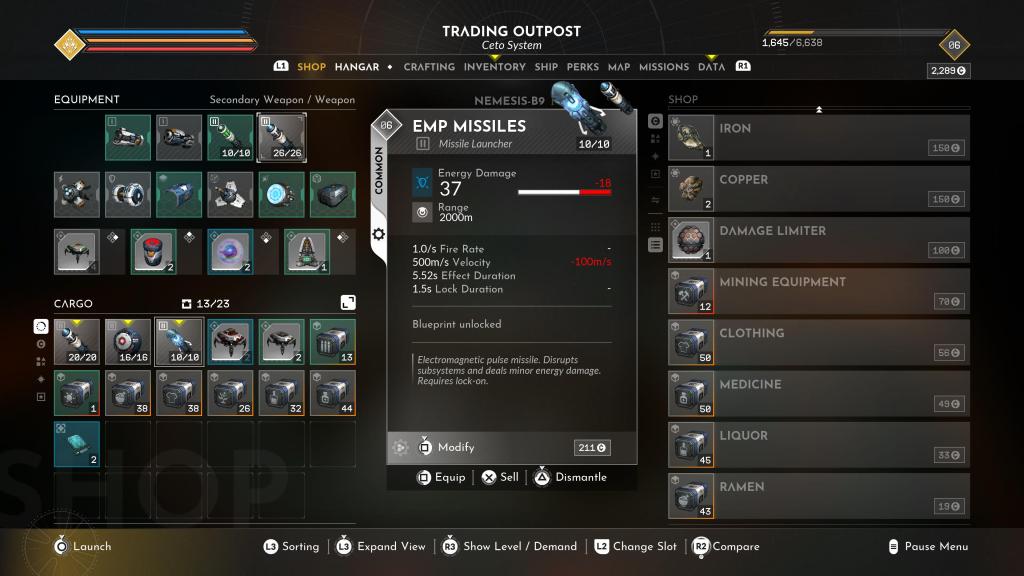The width and height of the screenshot is (1024, 576).
Task: Open the Perks tab
Action: pyautogui.click(x=583, y=67)
